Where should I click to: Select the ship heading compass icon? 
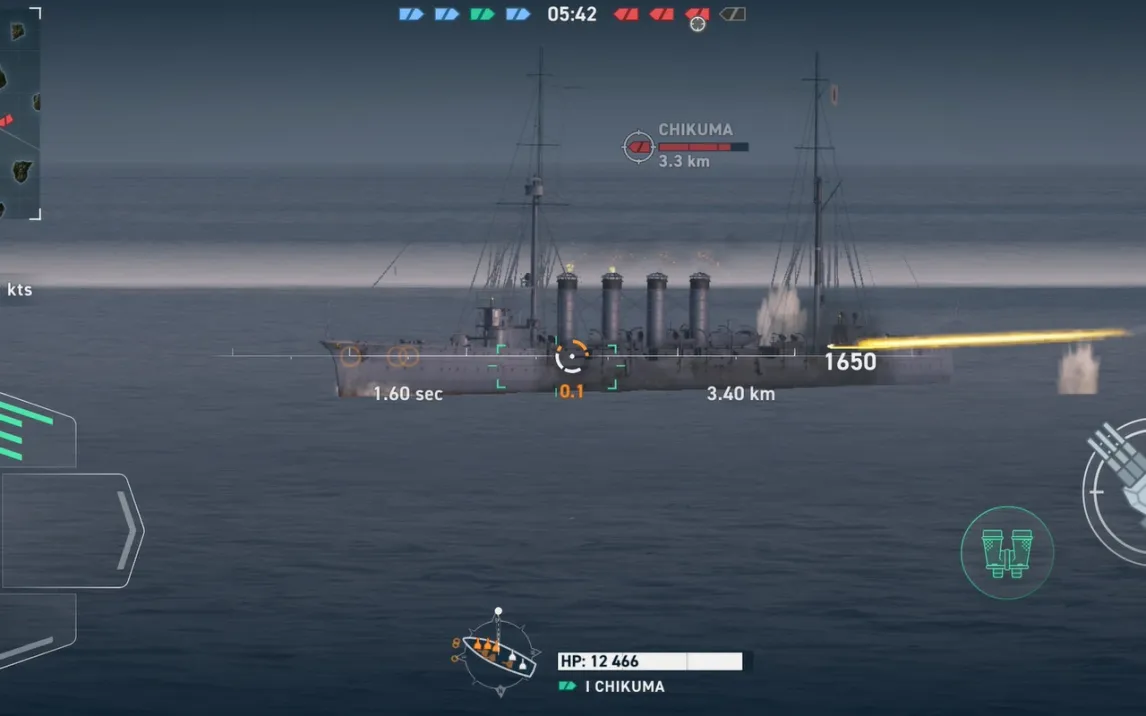coord(498,654)
